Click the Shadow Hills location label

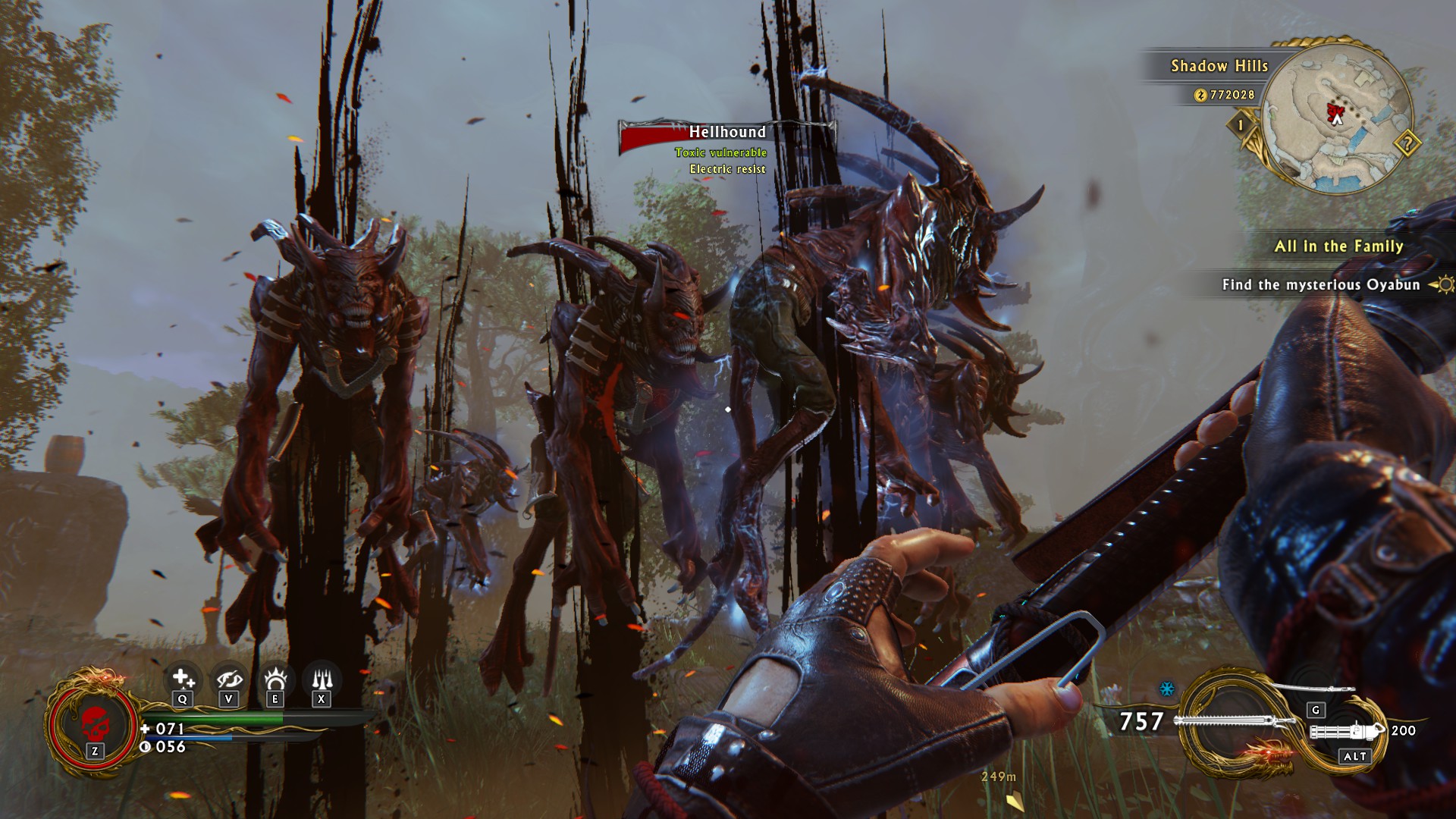(1219, 66)
